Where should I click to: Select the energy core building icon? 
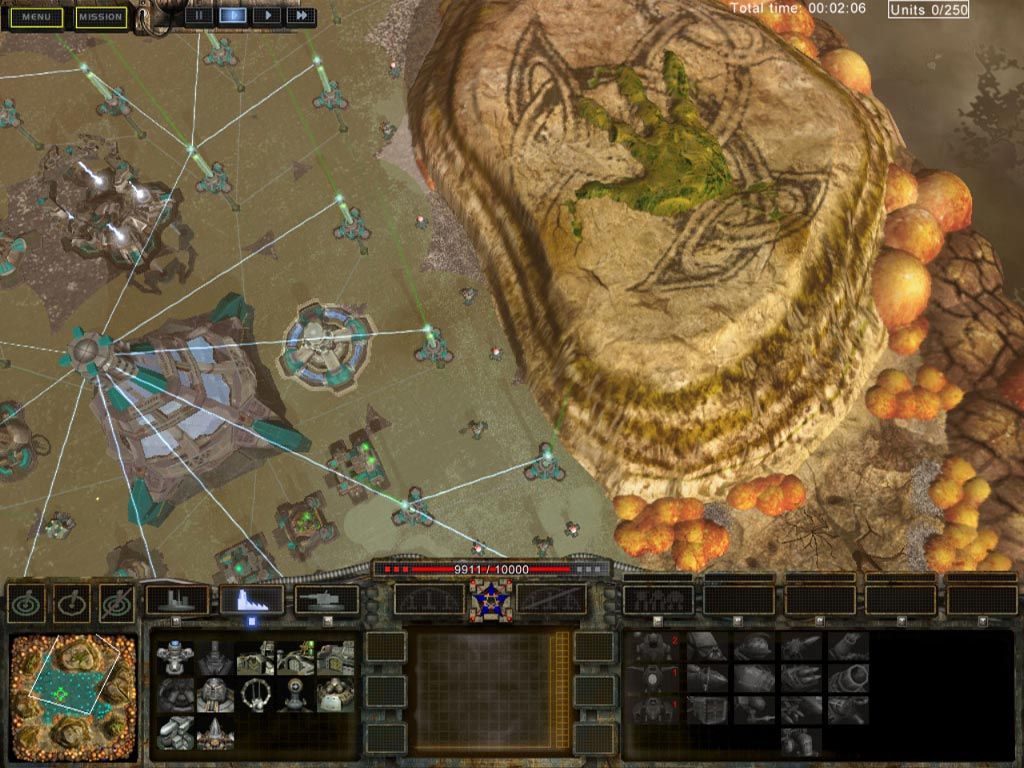tap(175, 658)
